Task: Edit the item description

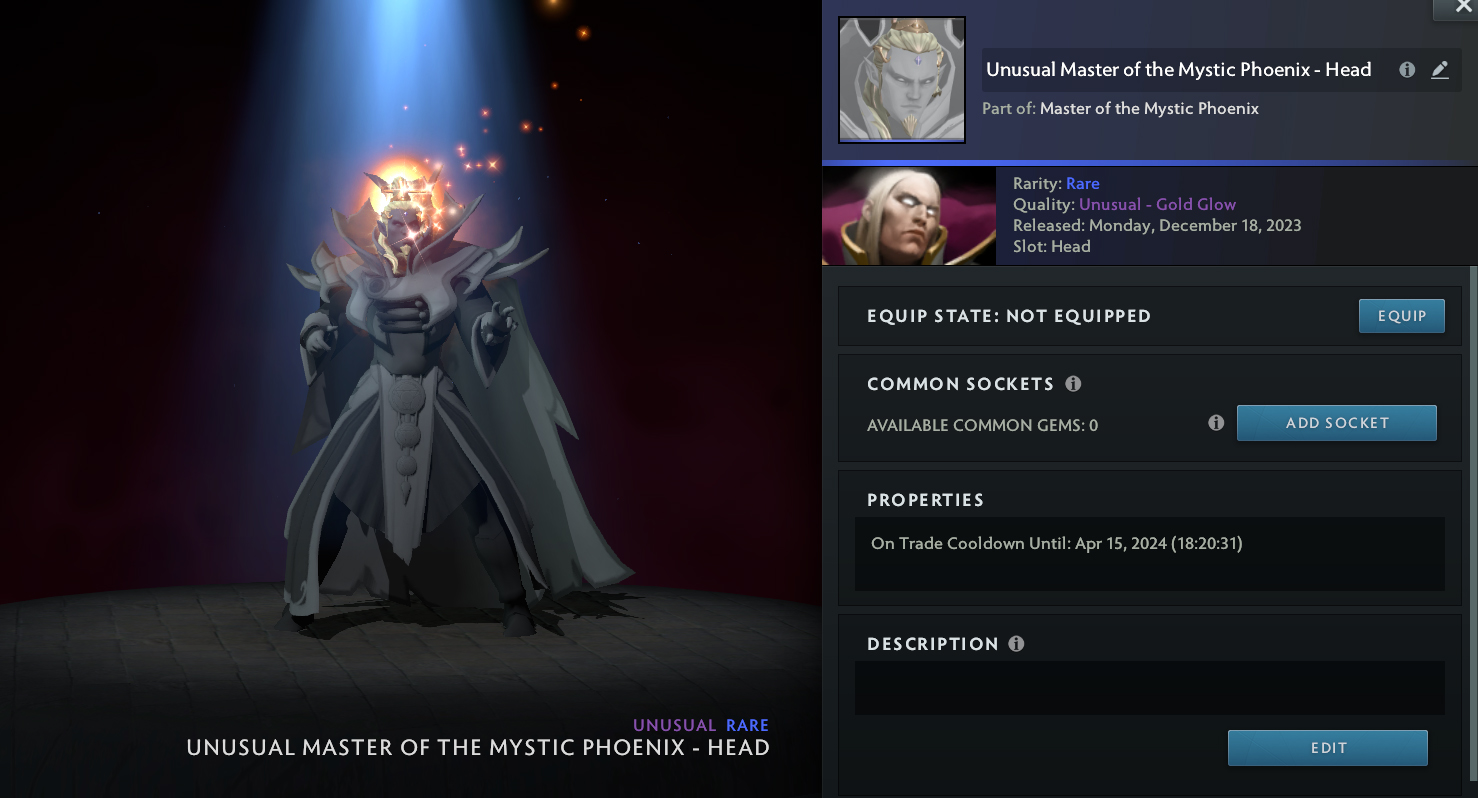Action: pos(1327,748)
